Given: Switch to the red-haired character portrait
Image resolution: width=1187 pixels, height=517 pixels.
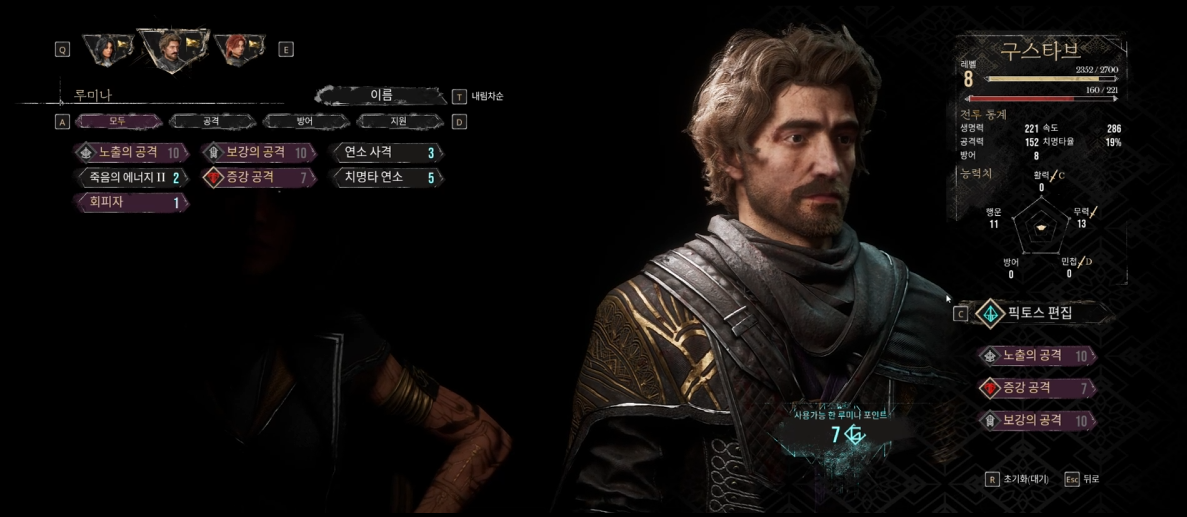Looking at the screenshot, I should coord(238,48).
